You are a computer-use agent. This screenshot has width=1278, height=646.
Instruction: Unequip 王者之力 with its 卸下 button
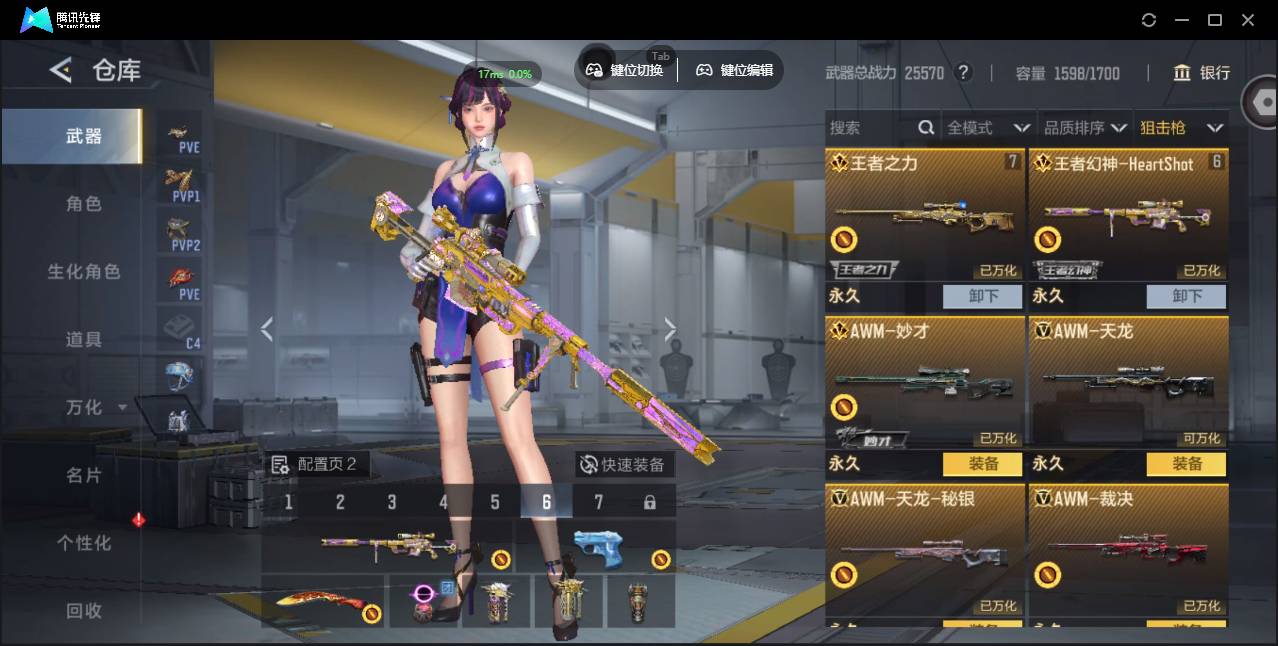click(x=983, y=296)
